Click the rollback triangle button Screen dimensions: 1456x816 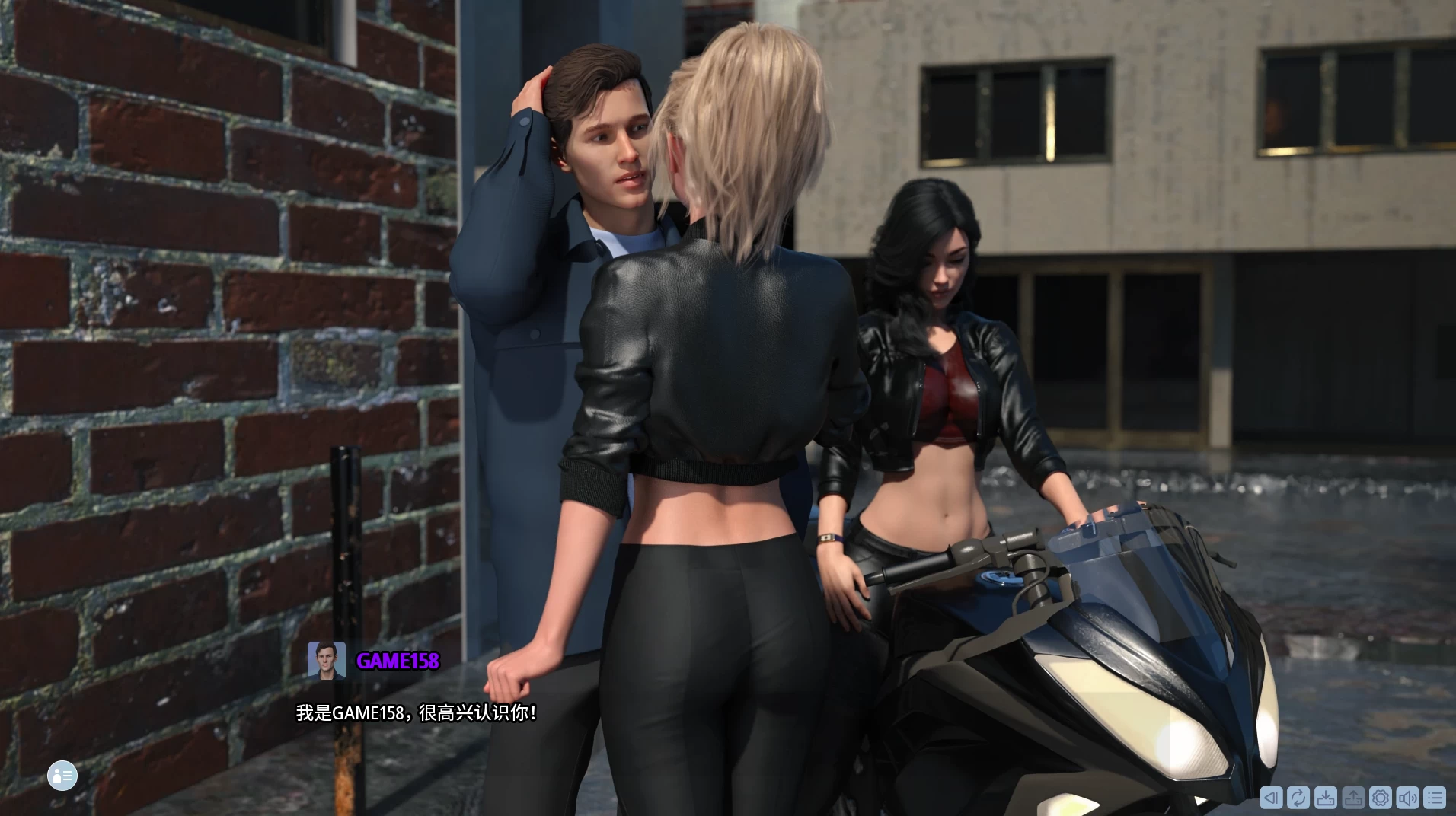pos(1271,798)
